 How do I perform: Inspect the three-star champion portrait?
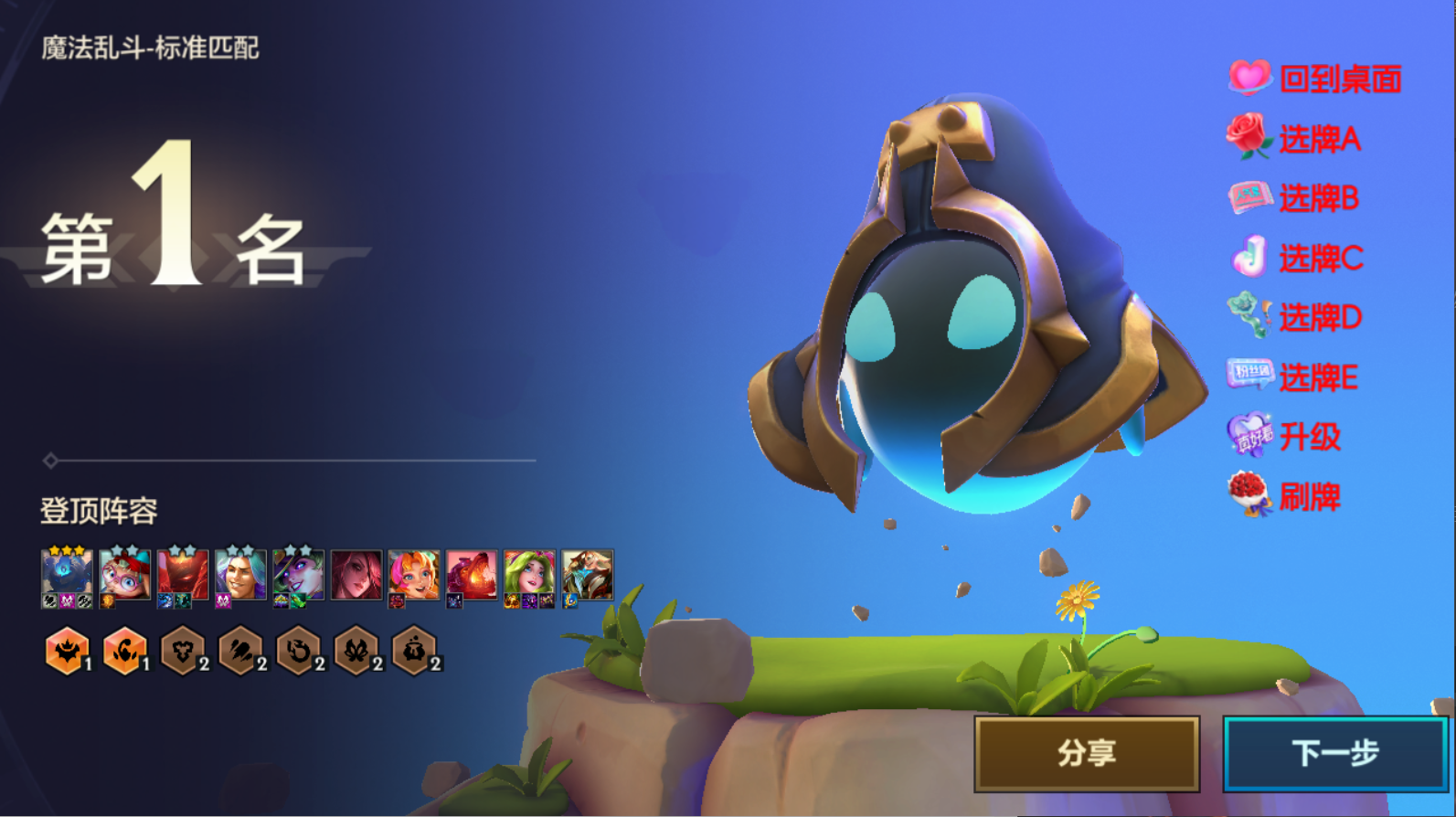(67, 576)
